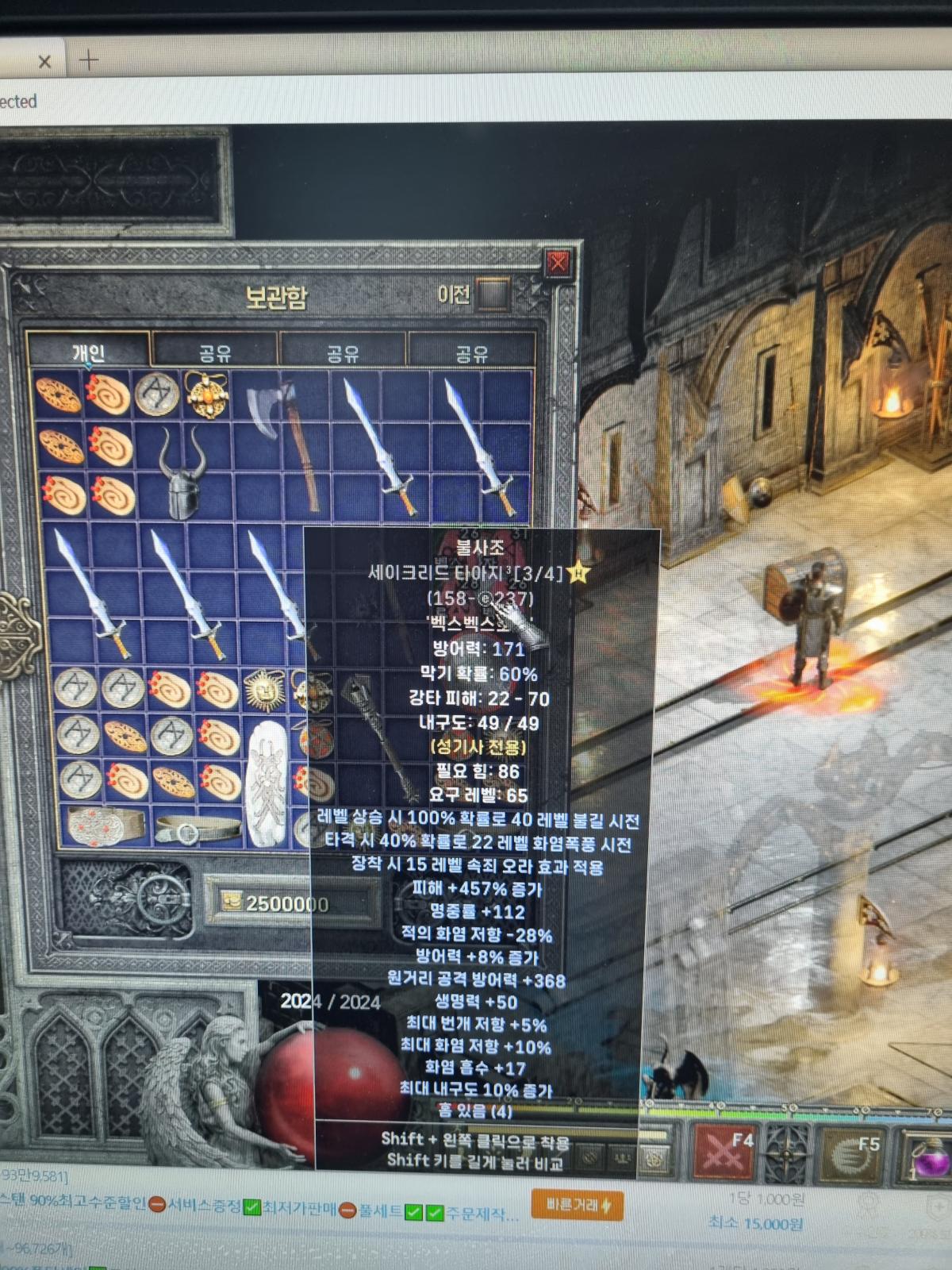Image resolution: width=952 pixels, height=1270 pixels.
Task: Click the orange 빠른거래 button
Action: [577, 1206]
